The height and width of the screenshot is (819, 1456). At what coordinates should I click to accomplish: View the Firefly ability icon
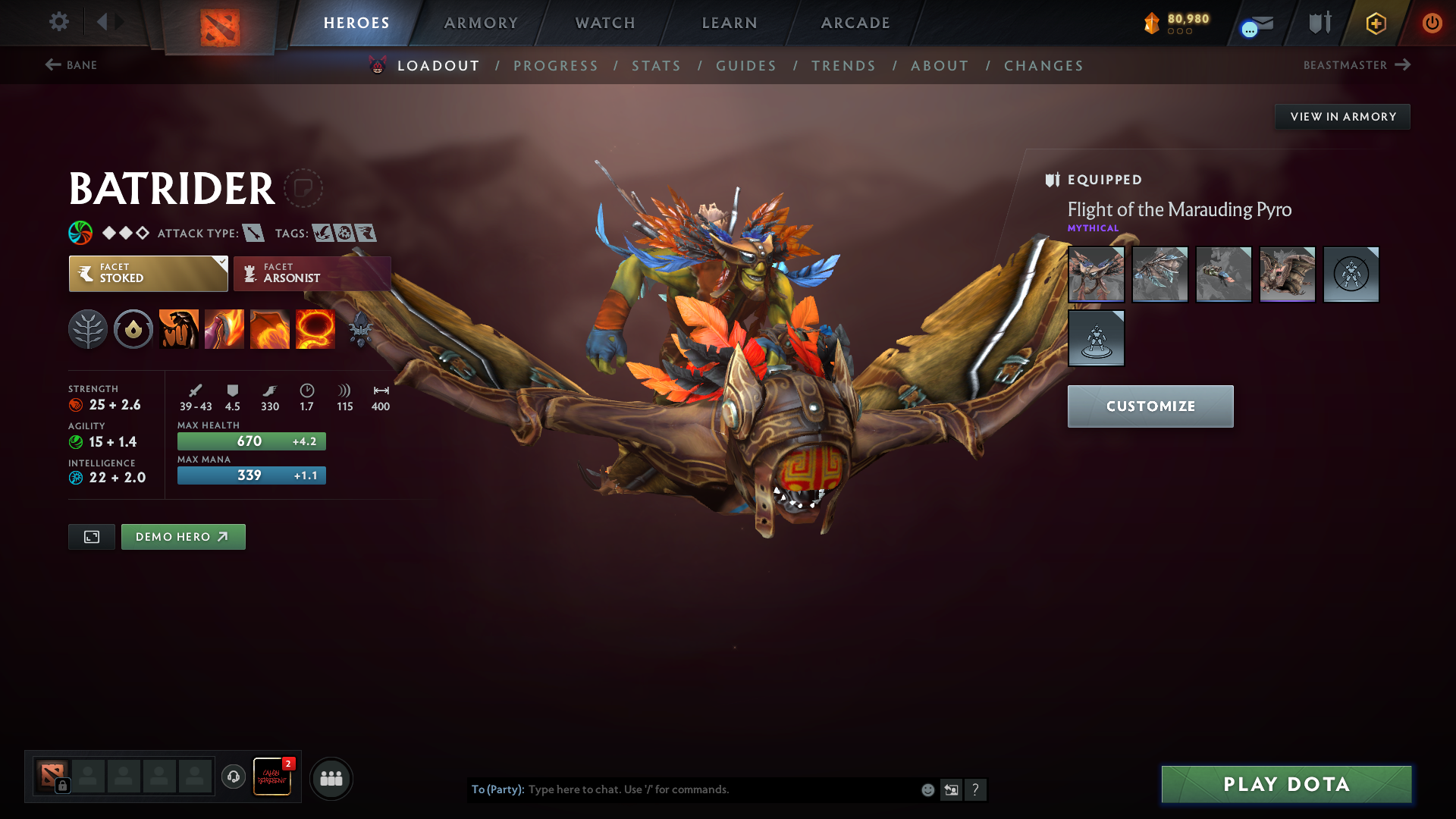point(270,329)
